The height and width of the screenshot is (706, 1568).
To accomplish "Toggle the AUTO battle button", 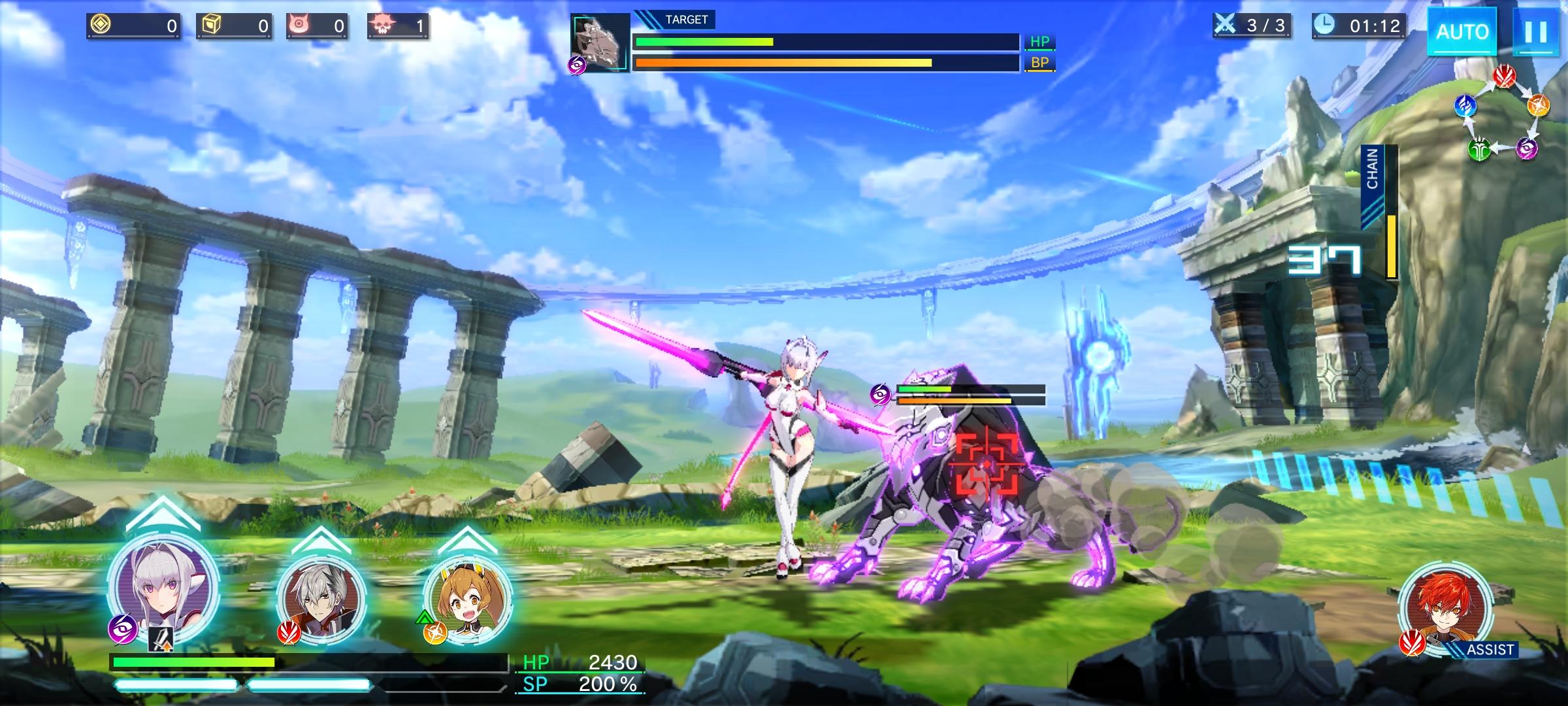I will (1462, 31).
